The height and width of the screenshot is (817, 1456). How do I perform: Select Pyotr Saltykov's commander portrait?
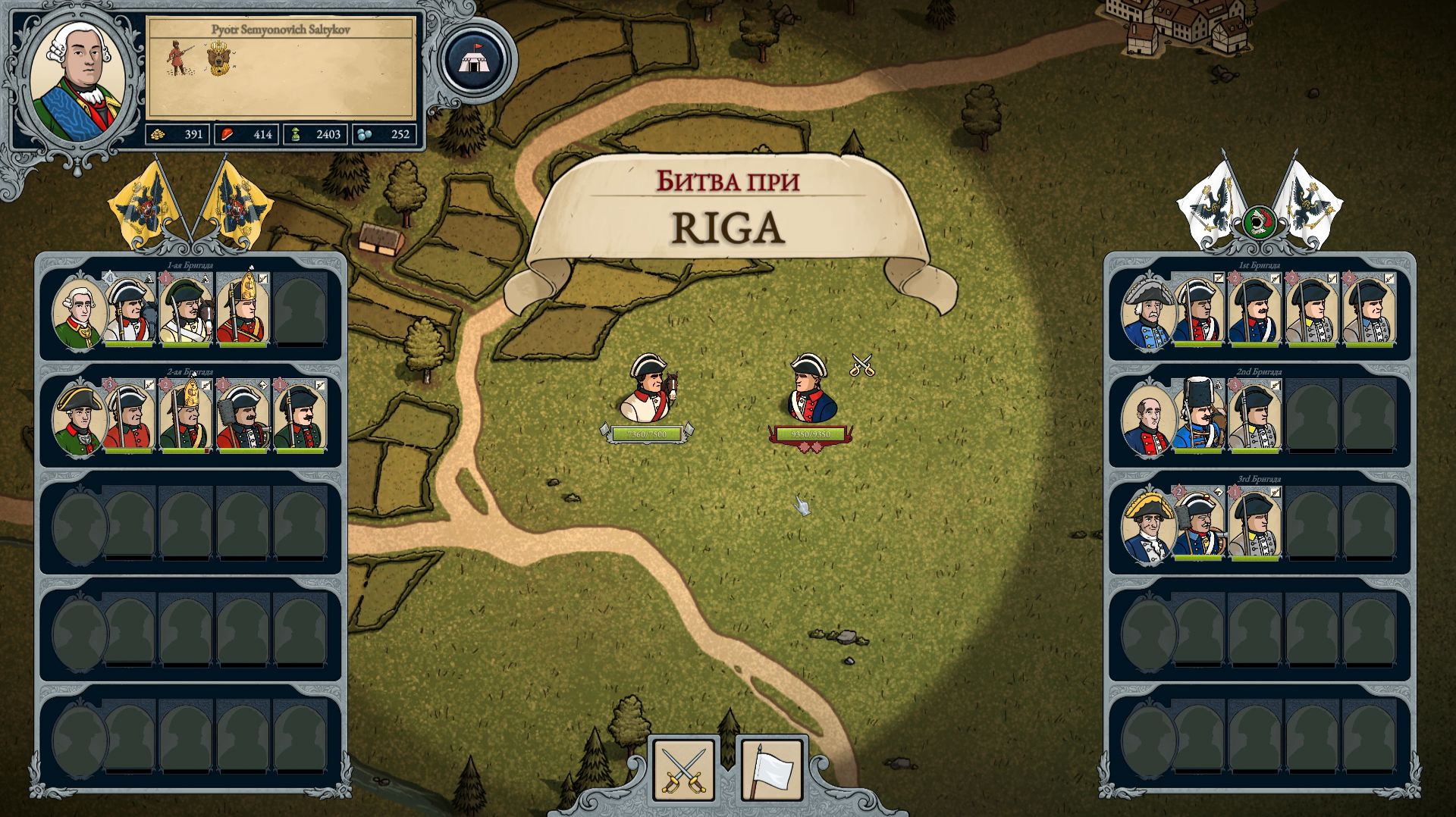[77, 80]
